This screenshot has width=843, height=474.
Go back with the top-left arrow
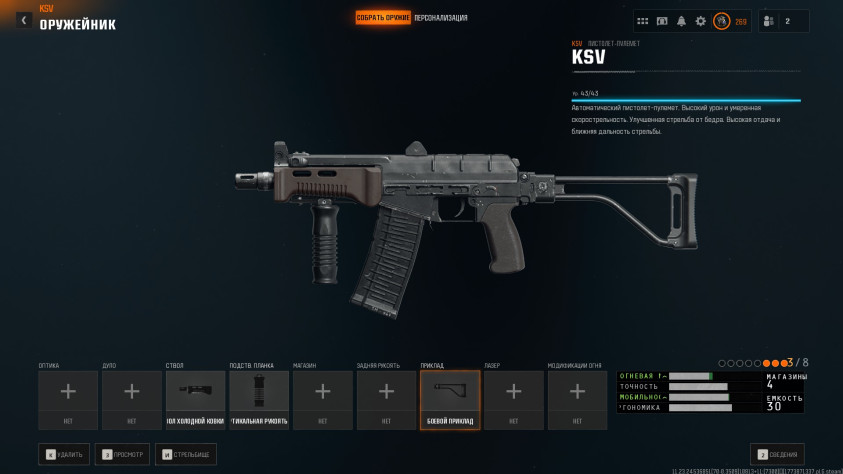pos(24,20)
